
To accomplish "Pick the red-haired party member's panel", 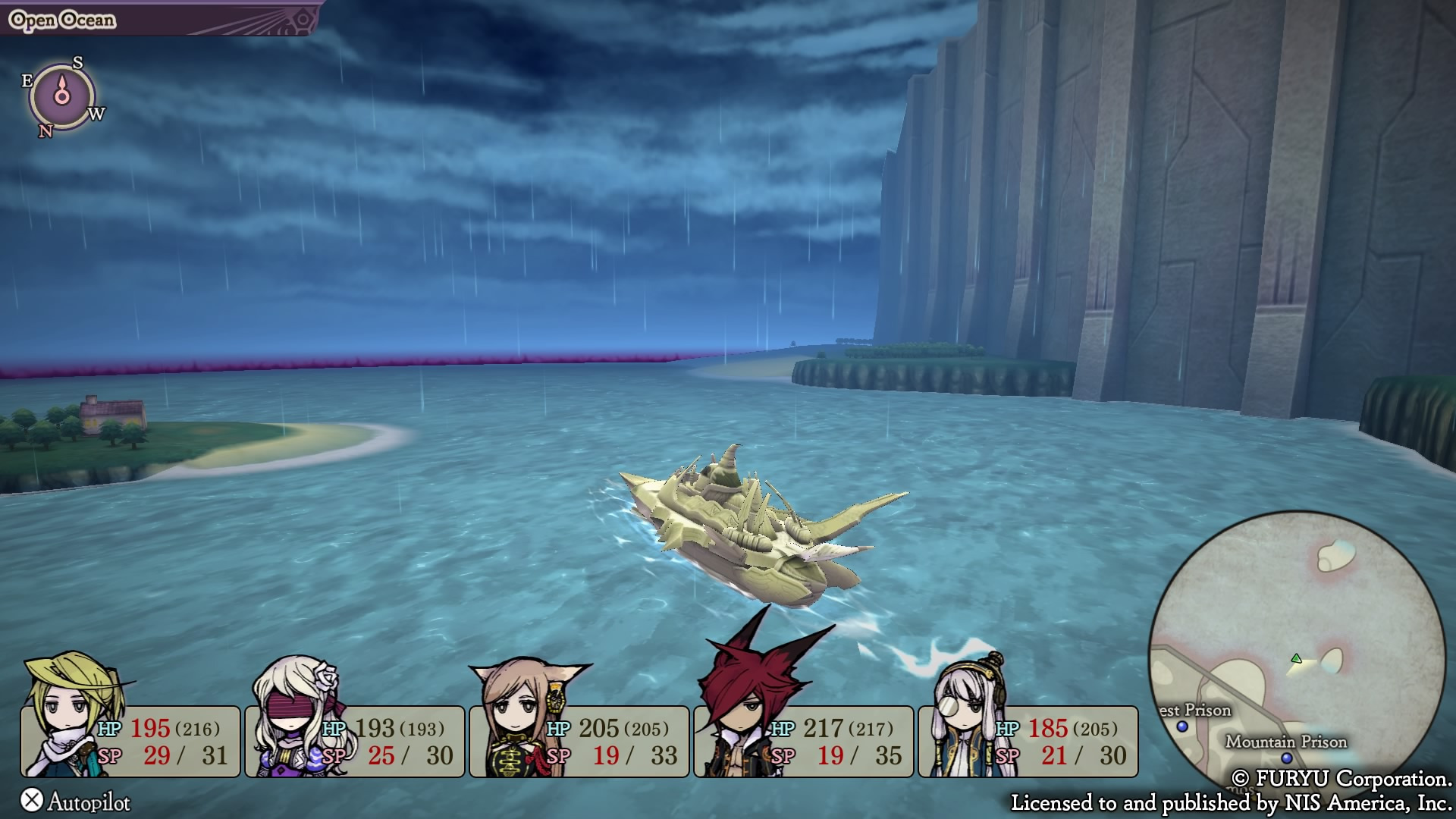I will (804, 741).
